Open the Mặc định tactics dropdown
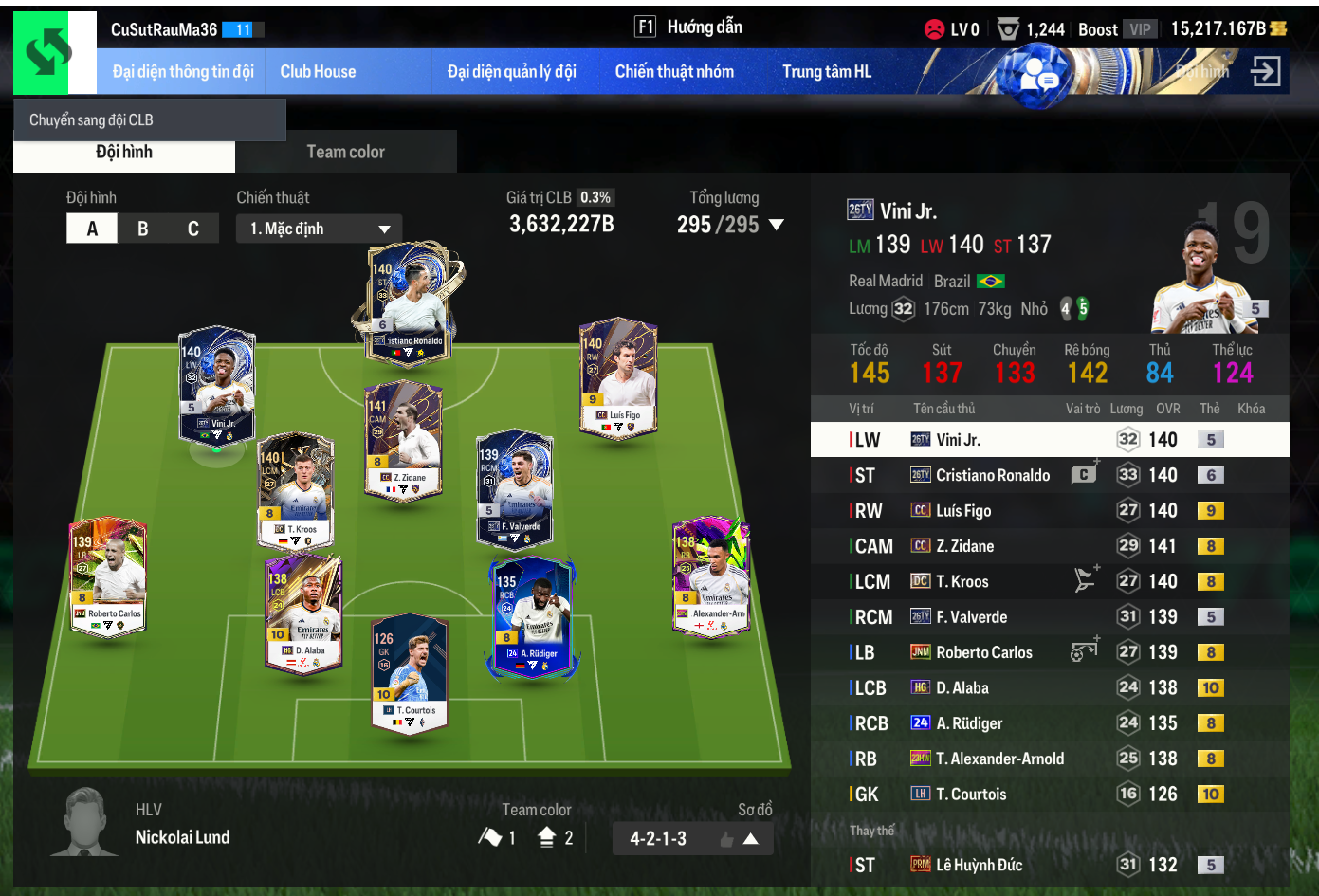Screen dimensions: 1319x896 point(319,229)
